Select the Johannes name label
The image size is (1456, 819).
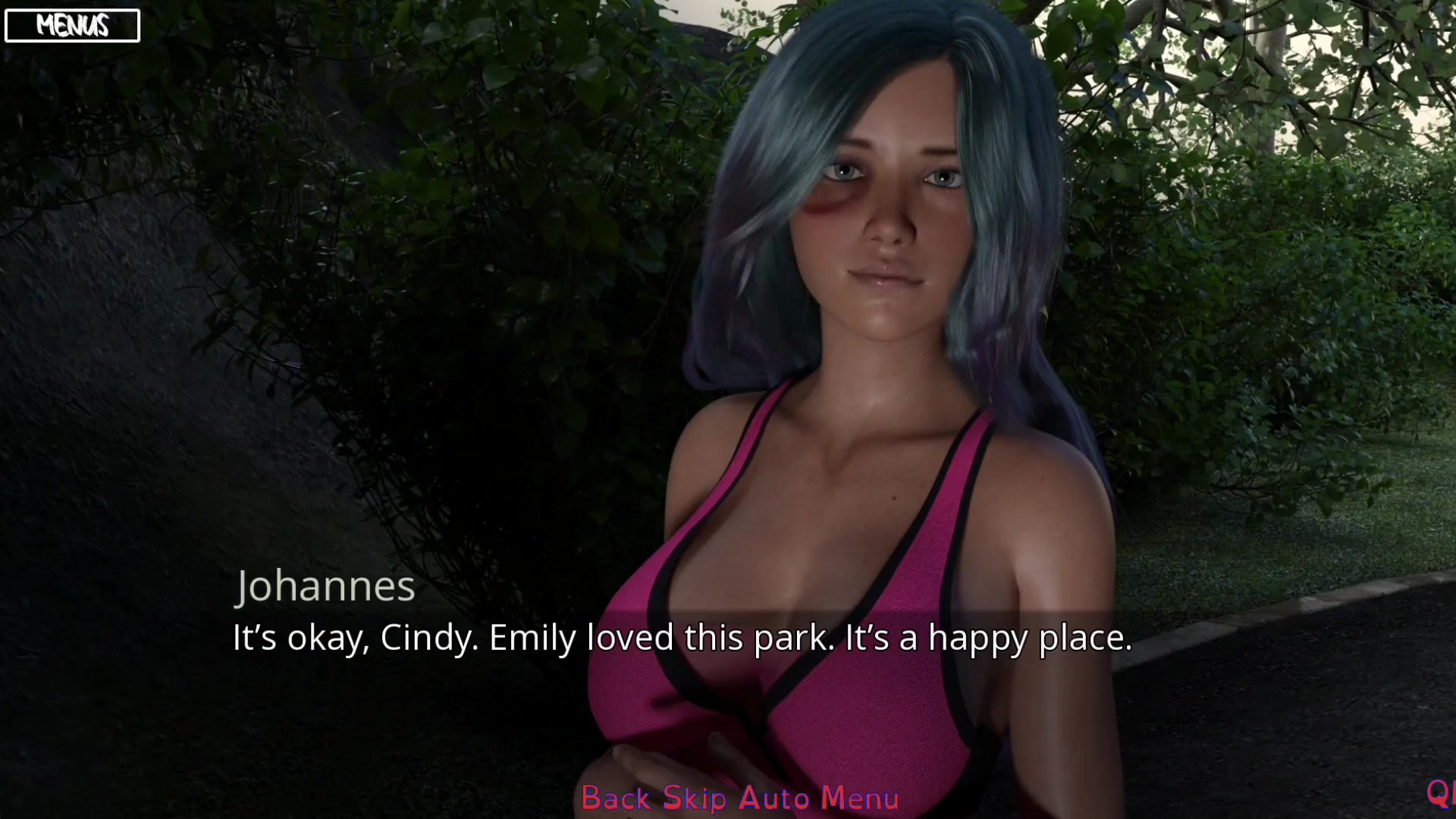[325, 586]
